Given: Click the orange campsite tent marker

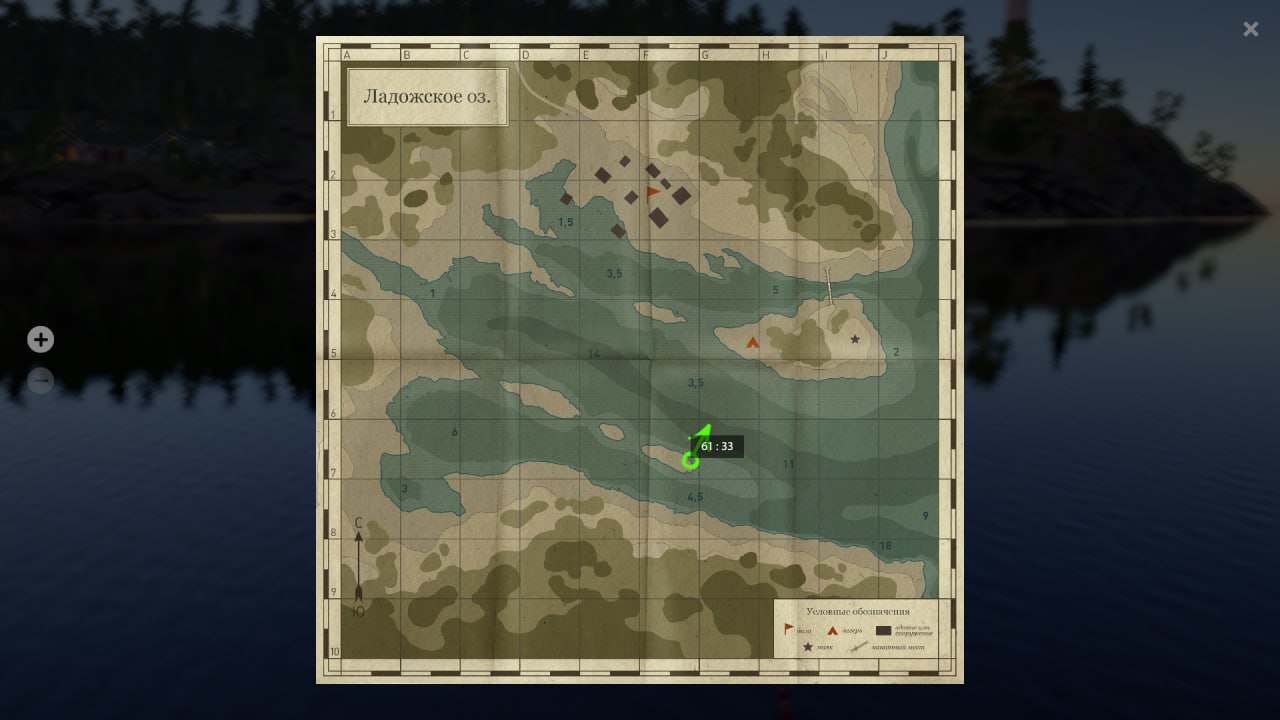Looking at the screenshot, I should pyautogui.click(x=753, y=342).
